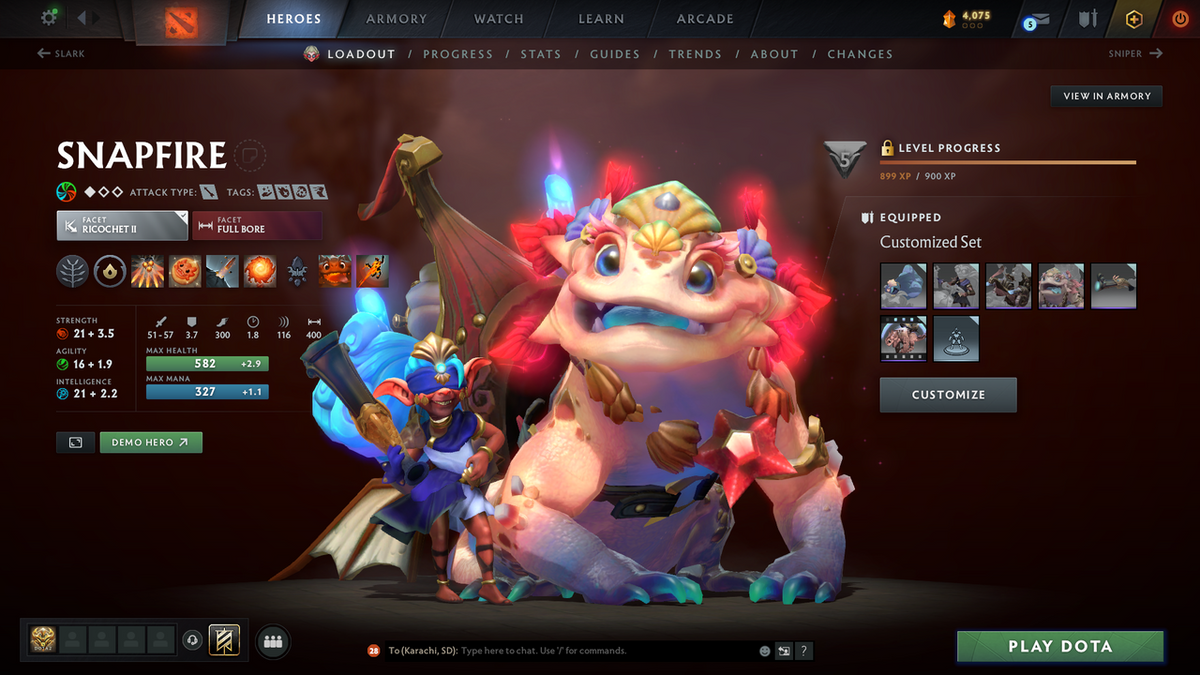Switch to the Progress sub-tab
The image size is (1200, 675).
point(458,54)
